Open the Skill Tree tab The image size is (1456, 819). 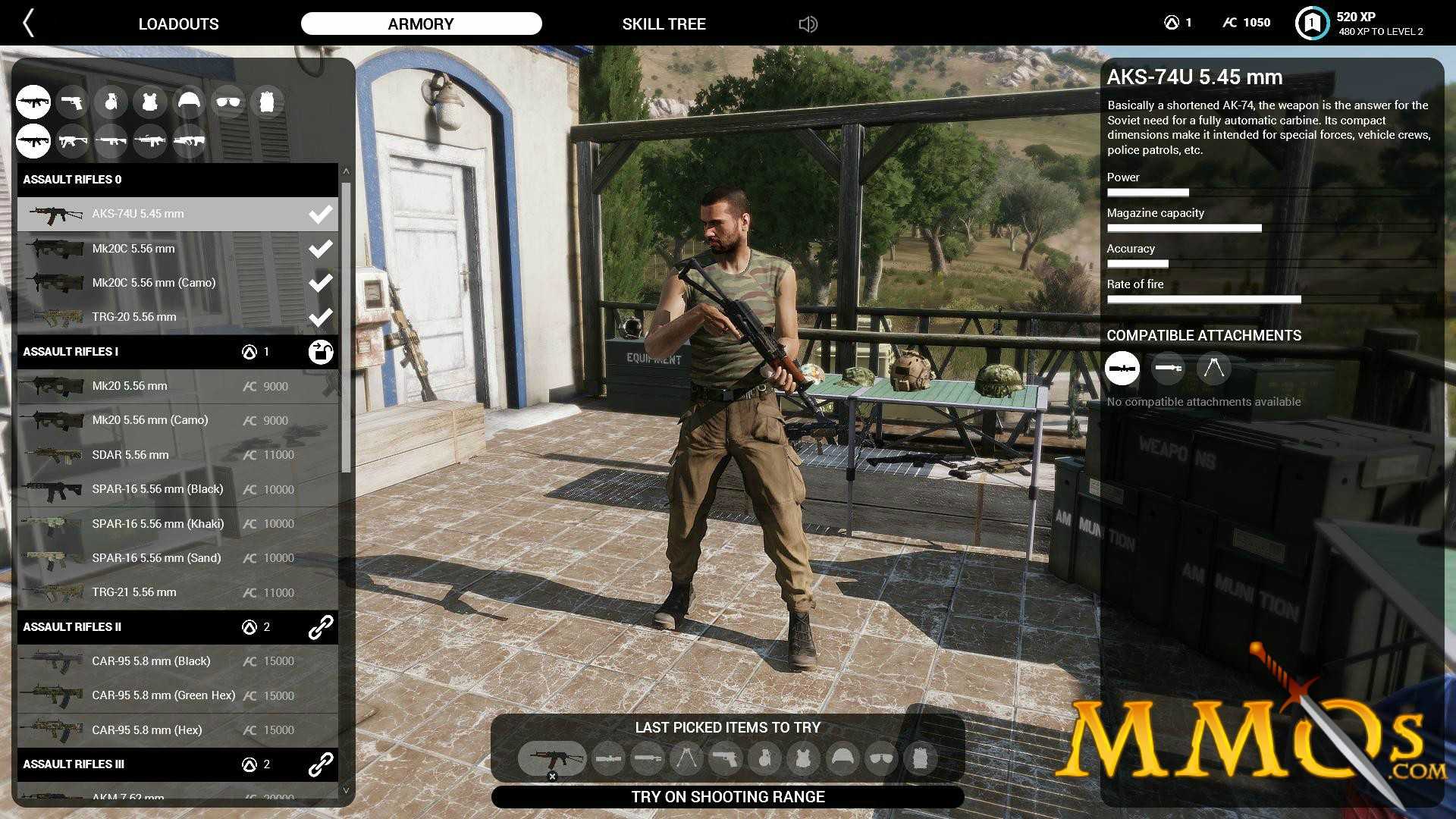664,24
